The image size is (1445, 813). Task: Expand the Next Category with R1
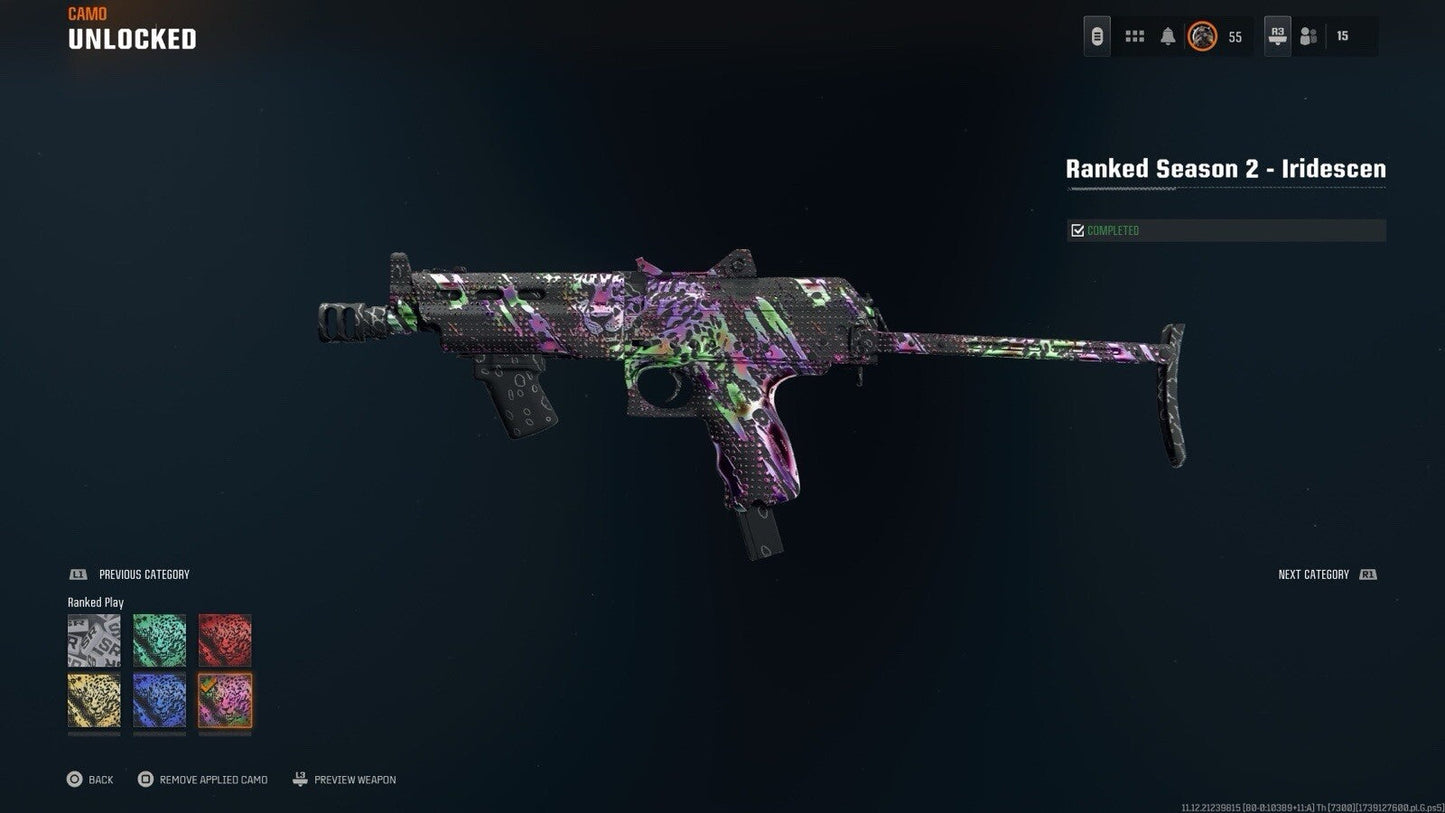[x=1326, y=574]
